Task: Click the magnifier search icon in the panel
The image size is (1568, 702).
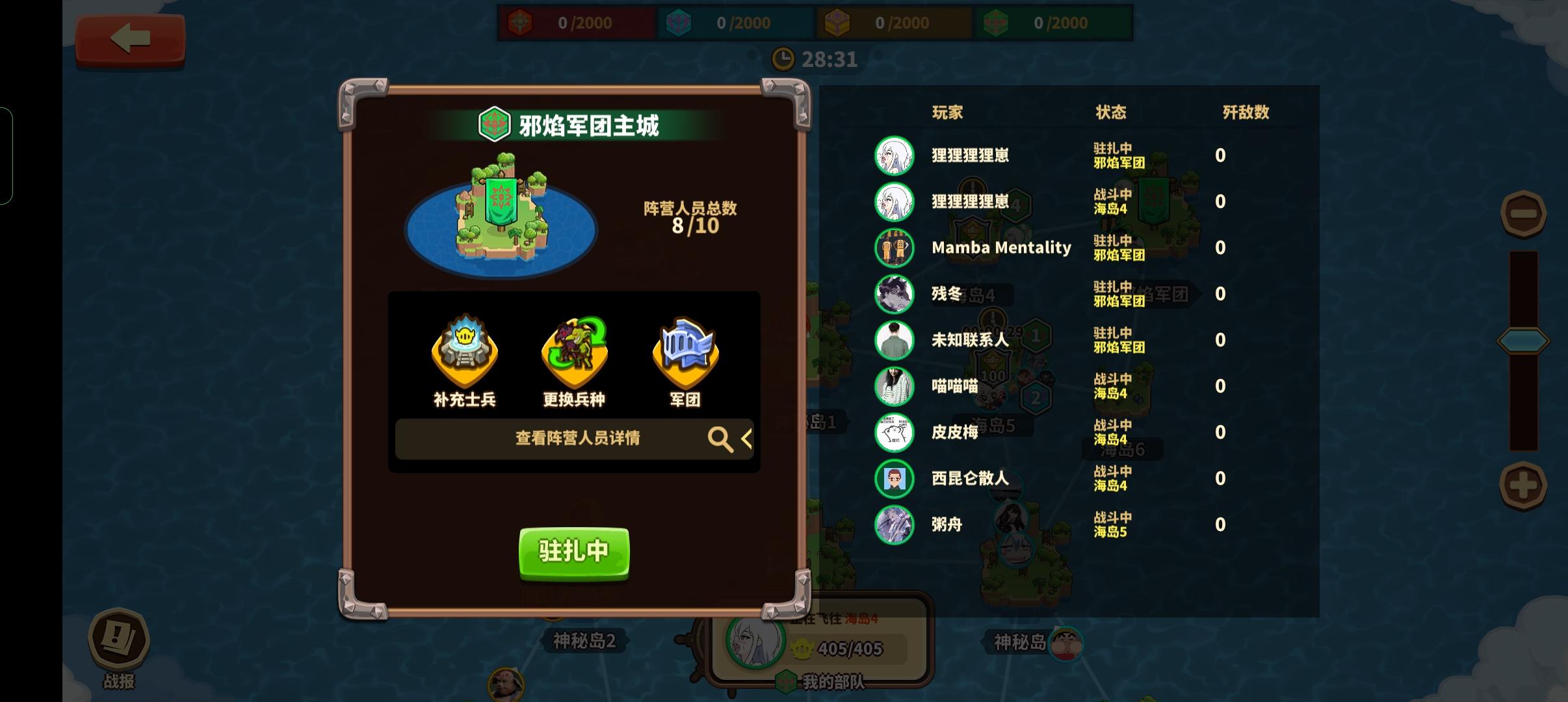Action: click(x=720, y=439)
